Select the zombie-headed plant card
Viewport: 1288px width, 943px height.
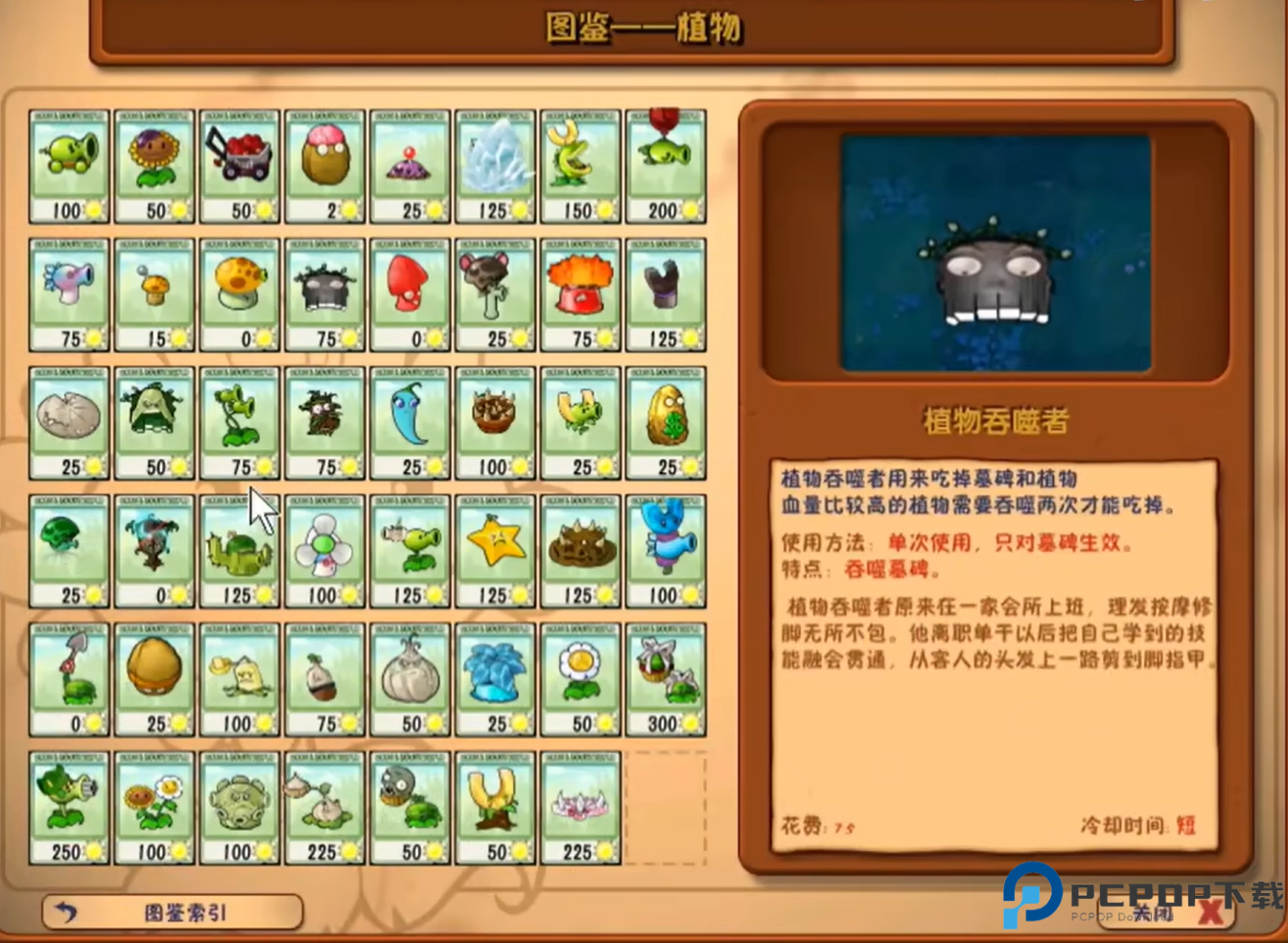(x=410, y=806)
